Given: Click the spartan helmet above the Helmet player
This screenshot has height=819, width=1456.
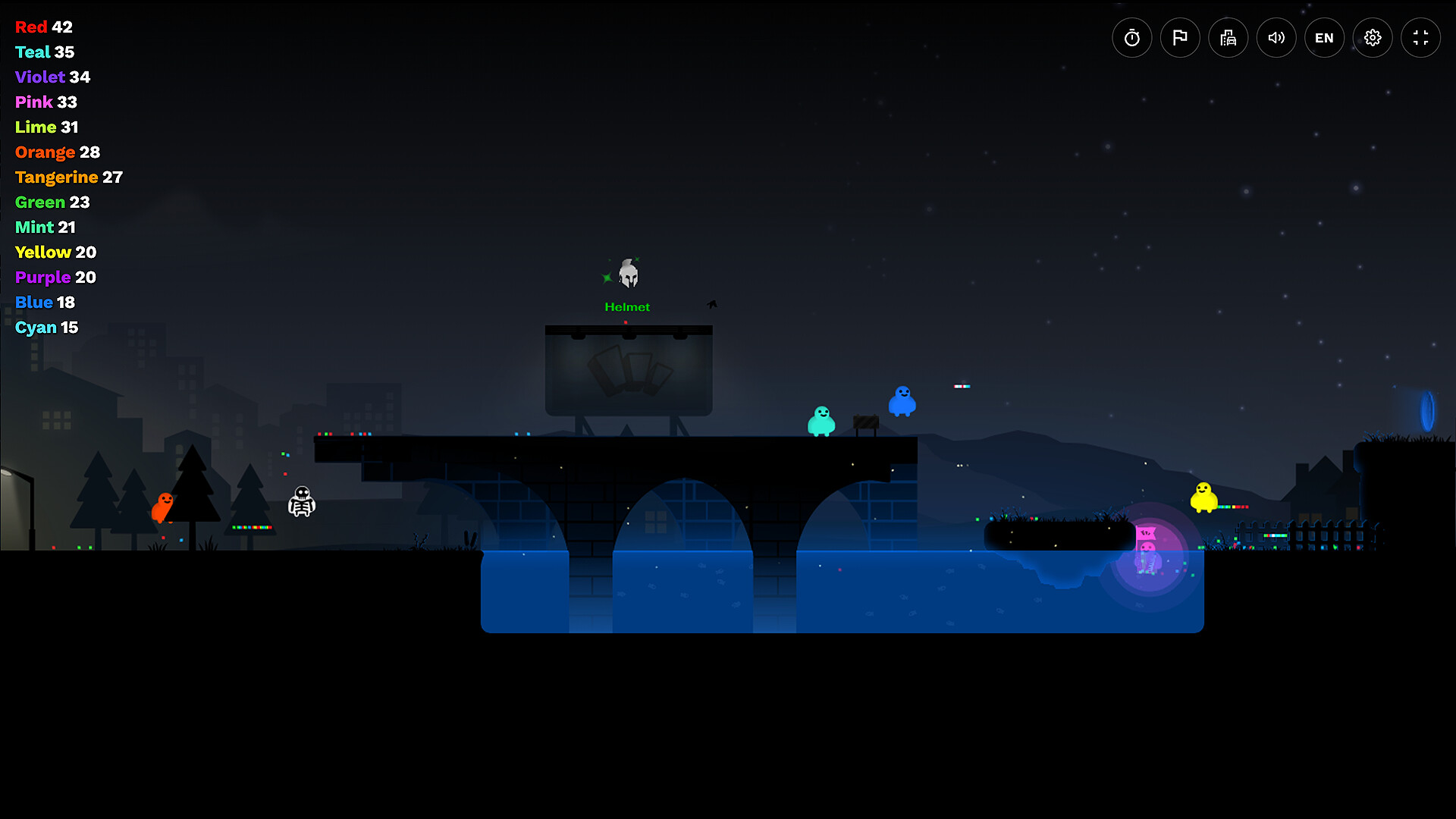Looking at the screenshot, I should [628, 273].
